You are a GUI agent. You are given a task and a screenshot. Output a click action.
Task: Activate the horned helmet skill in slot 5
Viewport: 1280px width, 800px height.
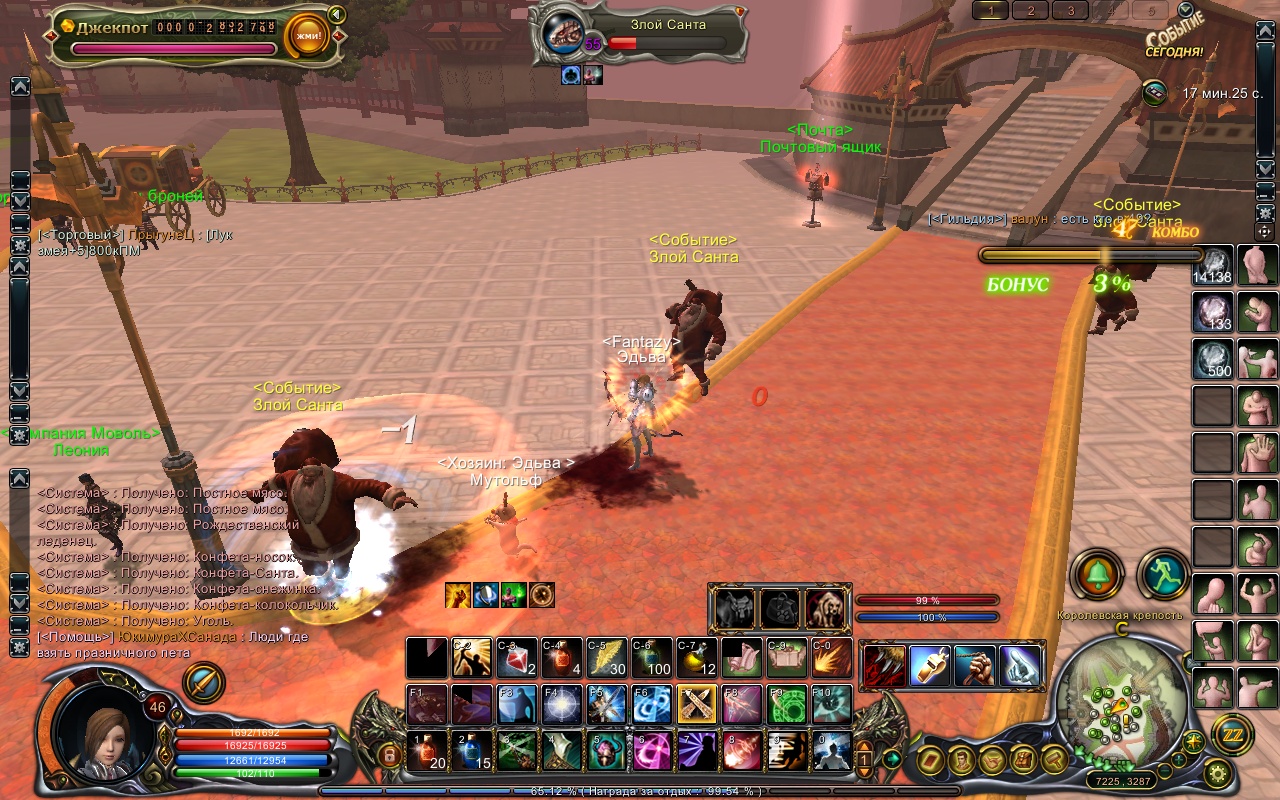click(x=606, y=751)
